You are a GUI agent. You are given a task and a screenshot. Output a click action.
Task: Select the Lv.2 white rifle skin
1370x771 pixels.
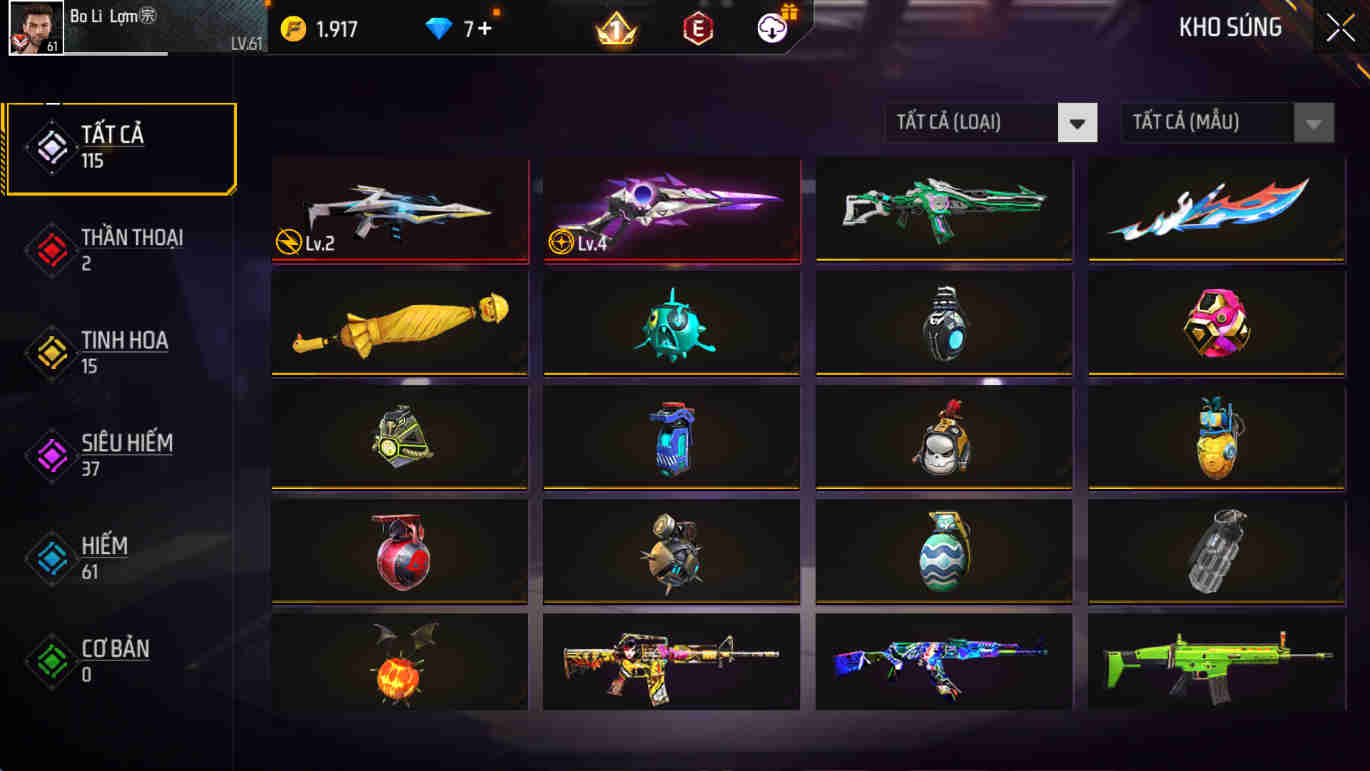[399, 210]
